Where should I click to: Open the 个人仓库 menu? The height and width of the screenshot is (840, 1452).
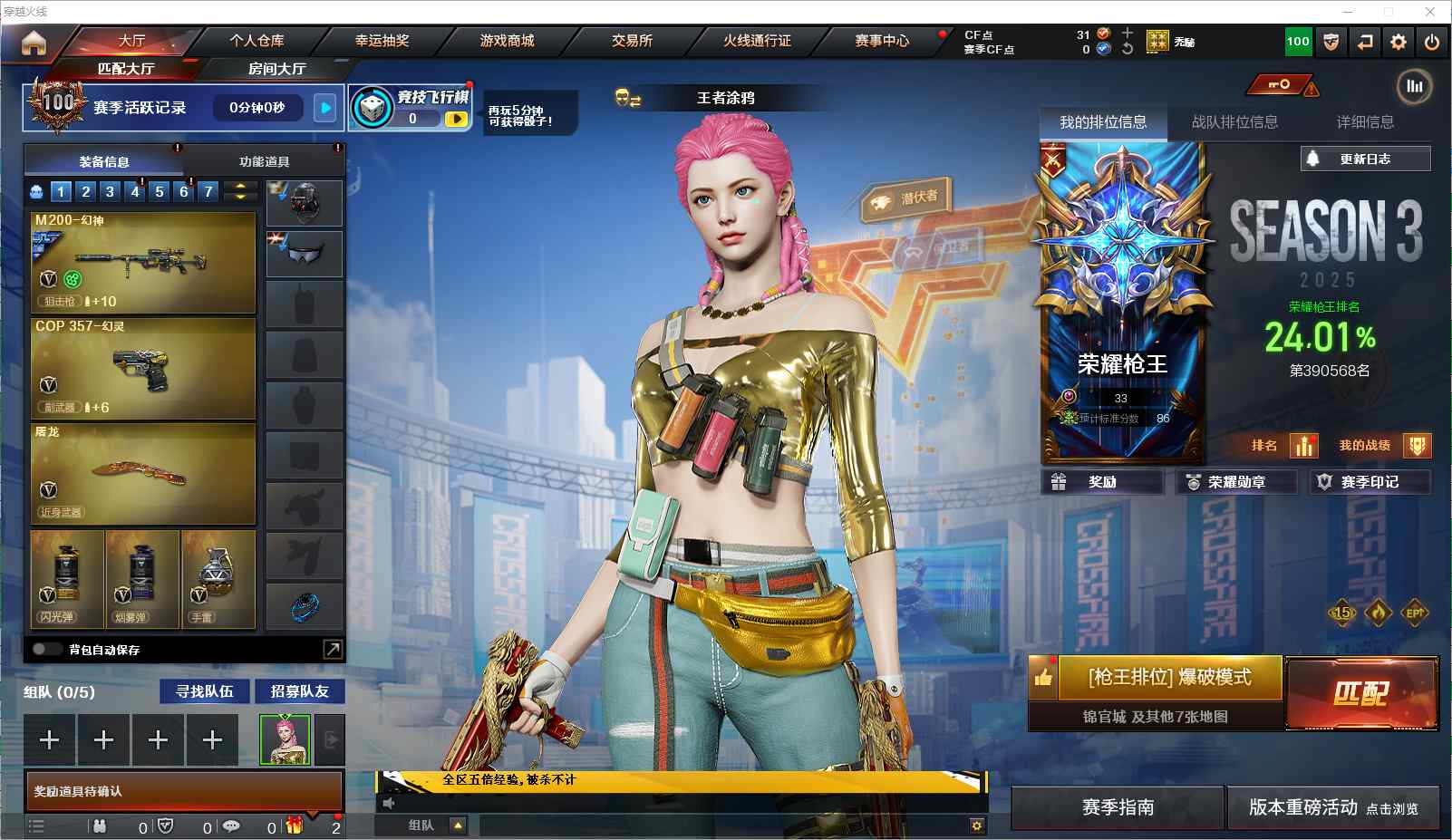tap(257, 41)
